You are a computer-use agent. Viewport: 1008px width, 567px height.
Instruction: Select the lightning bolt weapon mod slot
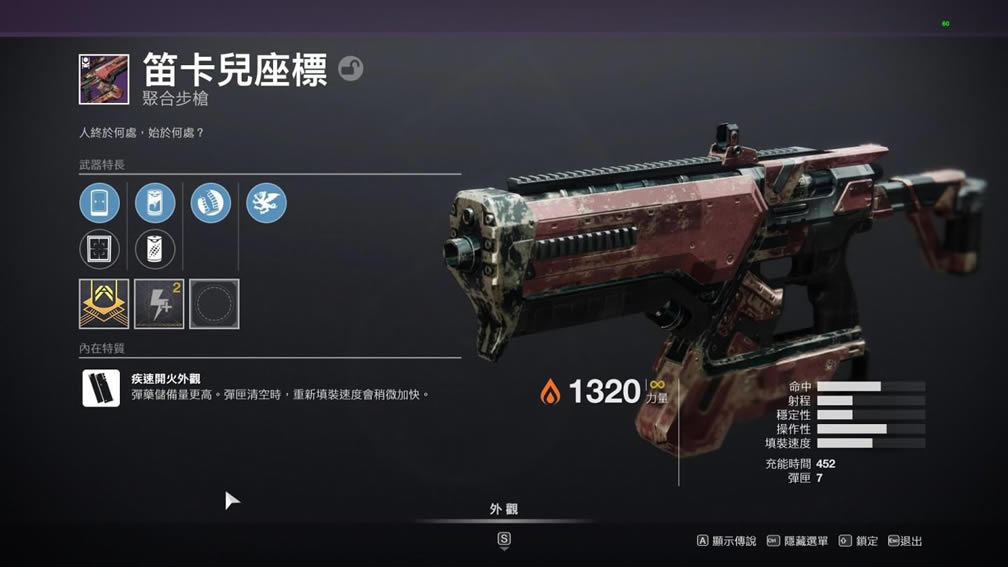tap(159, 304)
